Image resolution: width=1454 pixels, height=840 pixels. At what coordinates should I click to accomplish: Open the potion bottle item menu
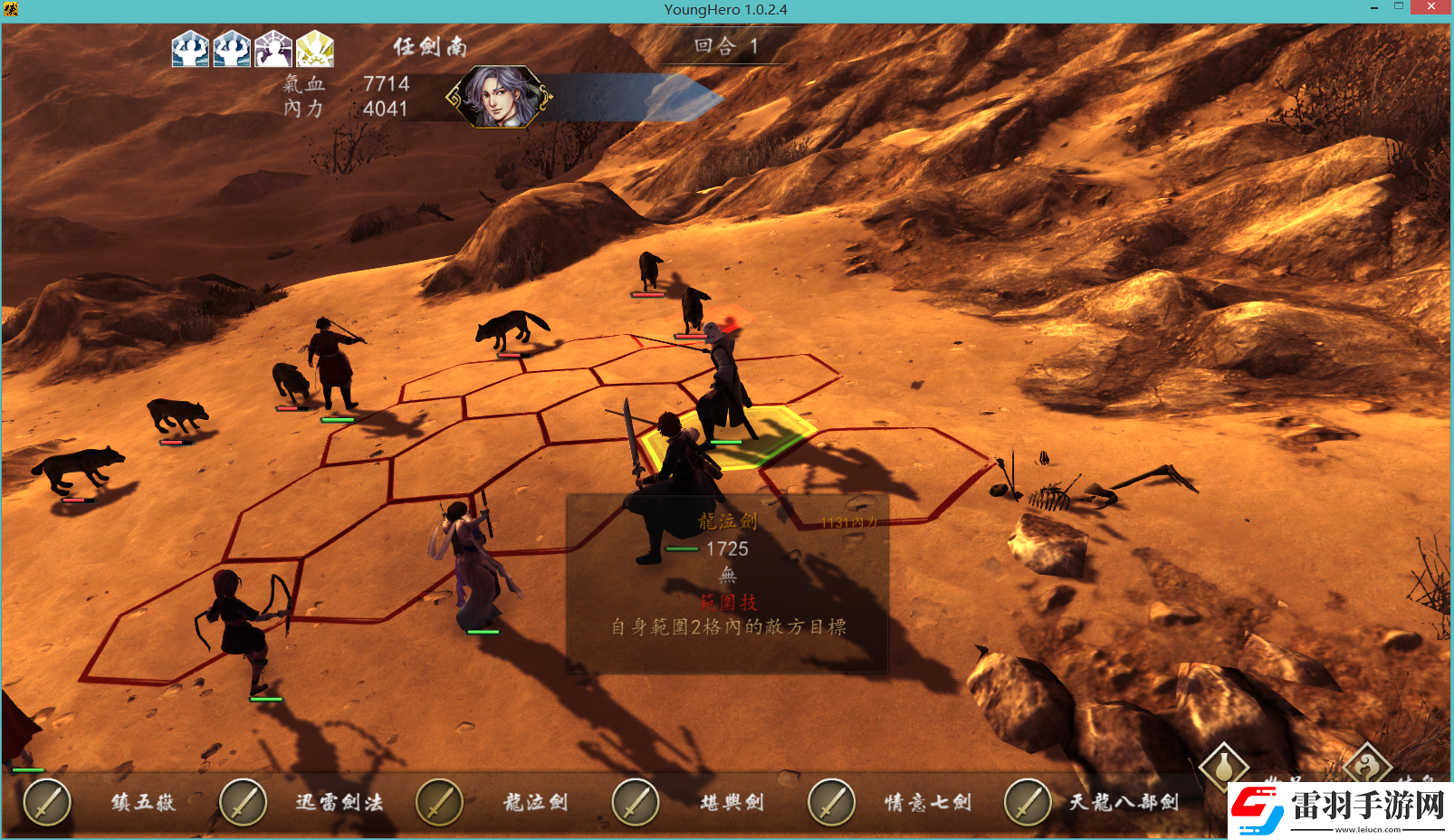(1223, 766)
